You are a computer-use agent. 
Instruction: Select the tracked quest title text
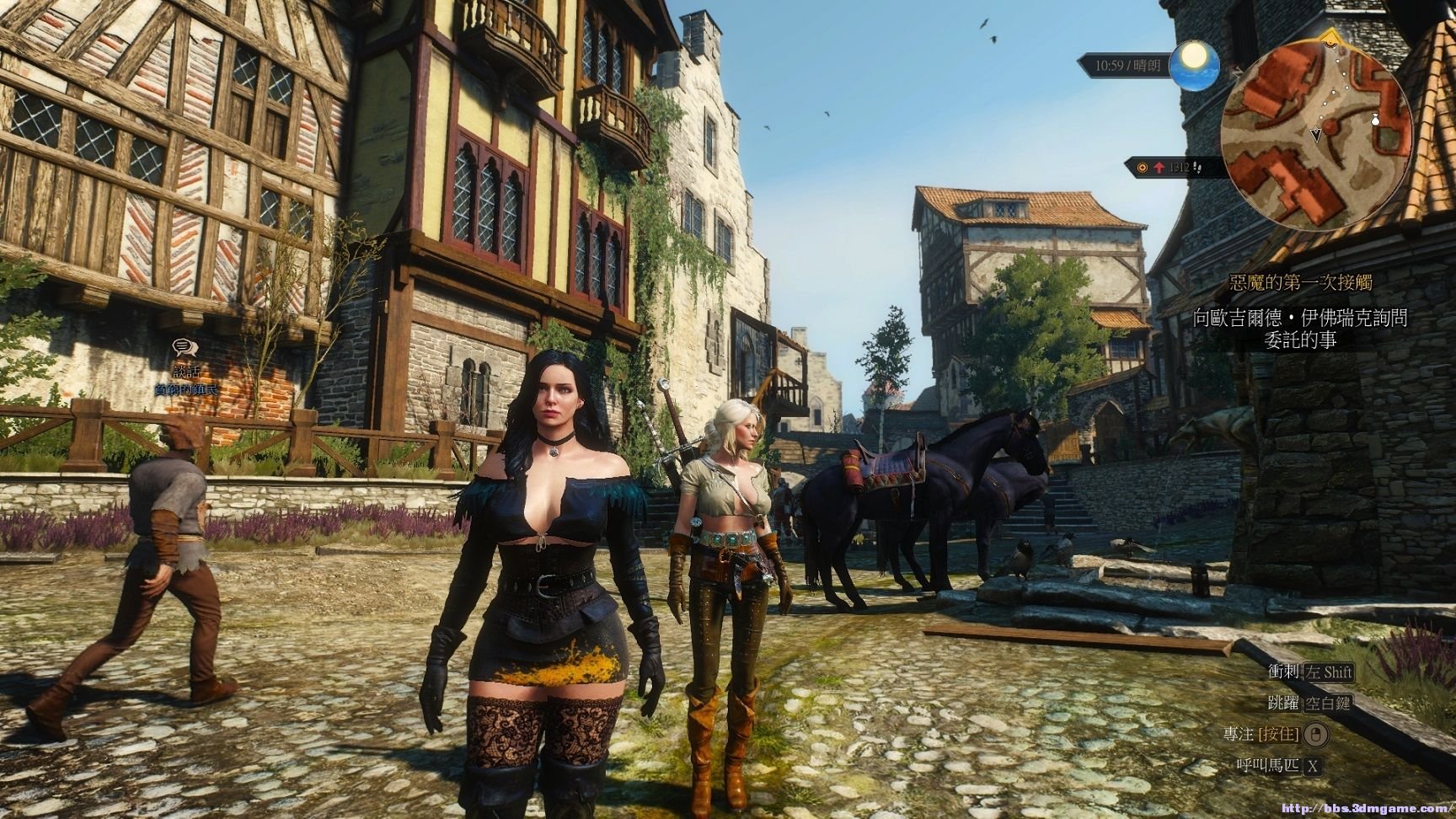point(1299,281)
